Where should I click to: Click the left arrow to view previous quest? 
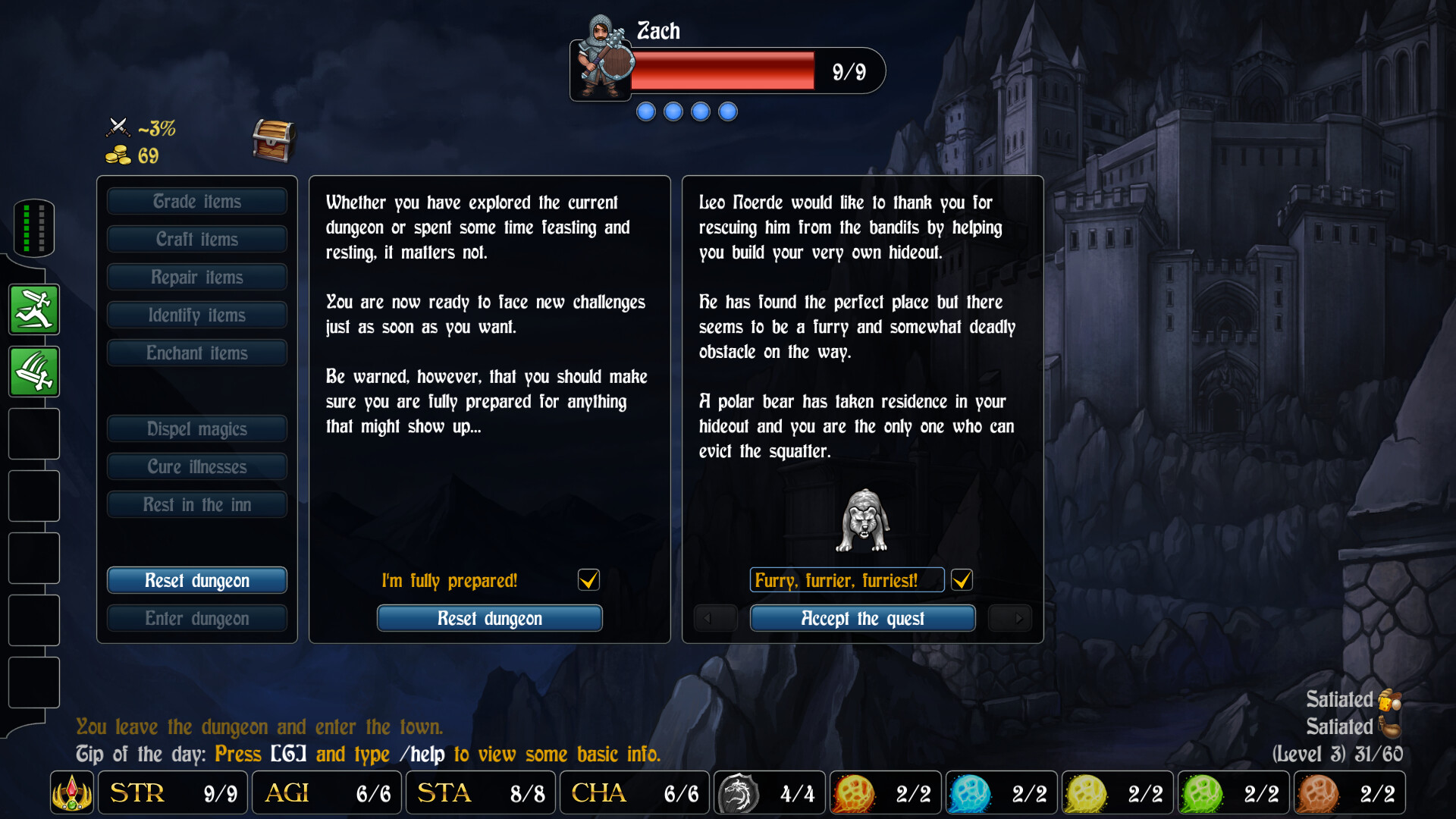(x=714, y=618)
